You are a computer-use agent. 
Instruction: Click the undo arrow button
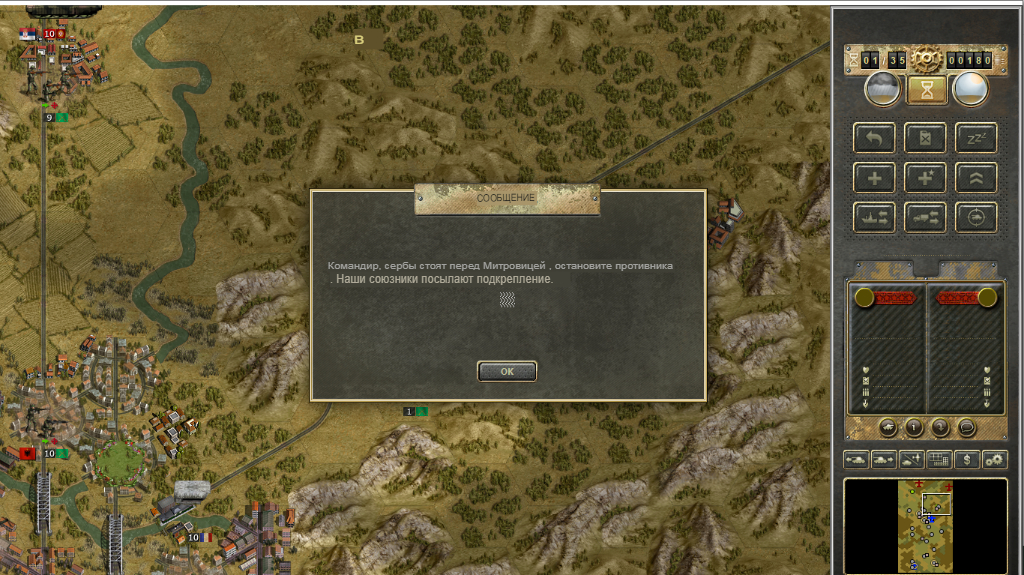click(874, 138)
